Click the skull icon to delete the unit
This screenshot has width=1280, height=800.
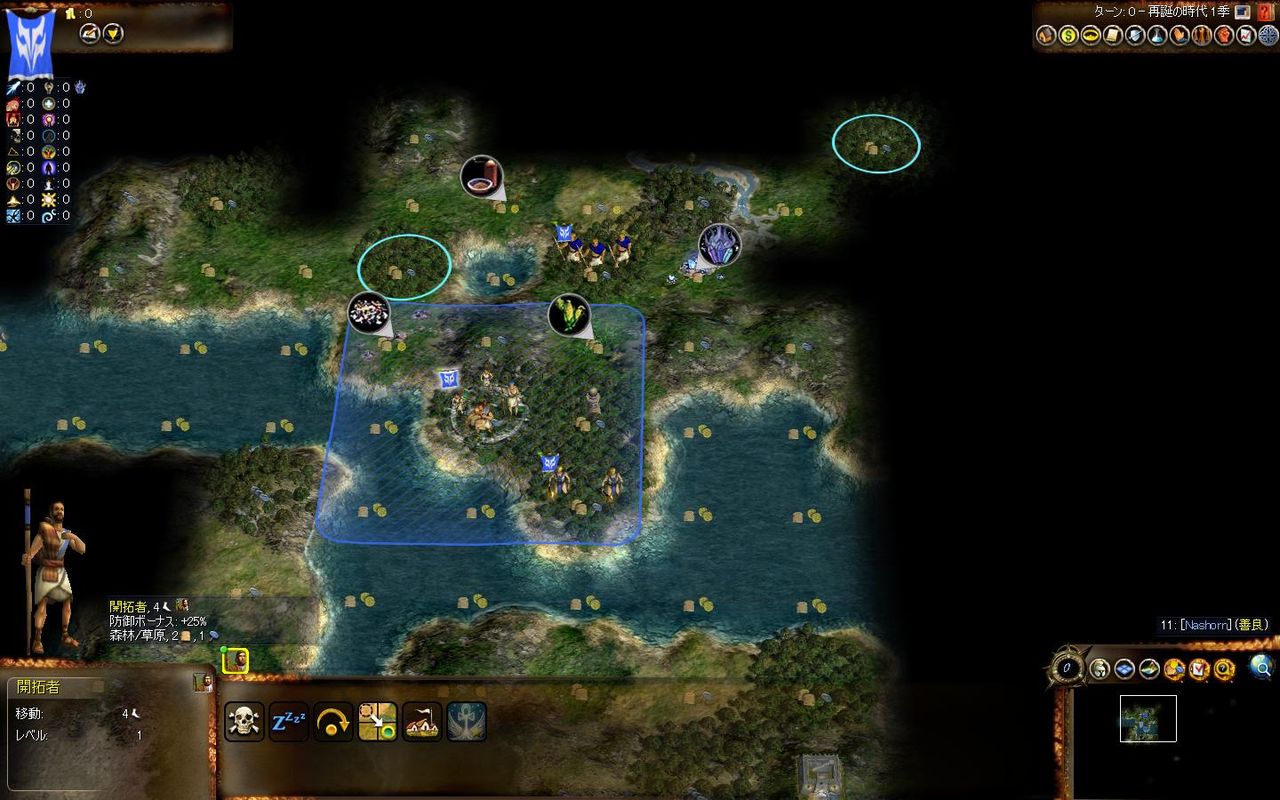click(x=246, y=719)
